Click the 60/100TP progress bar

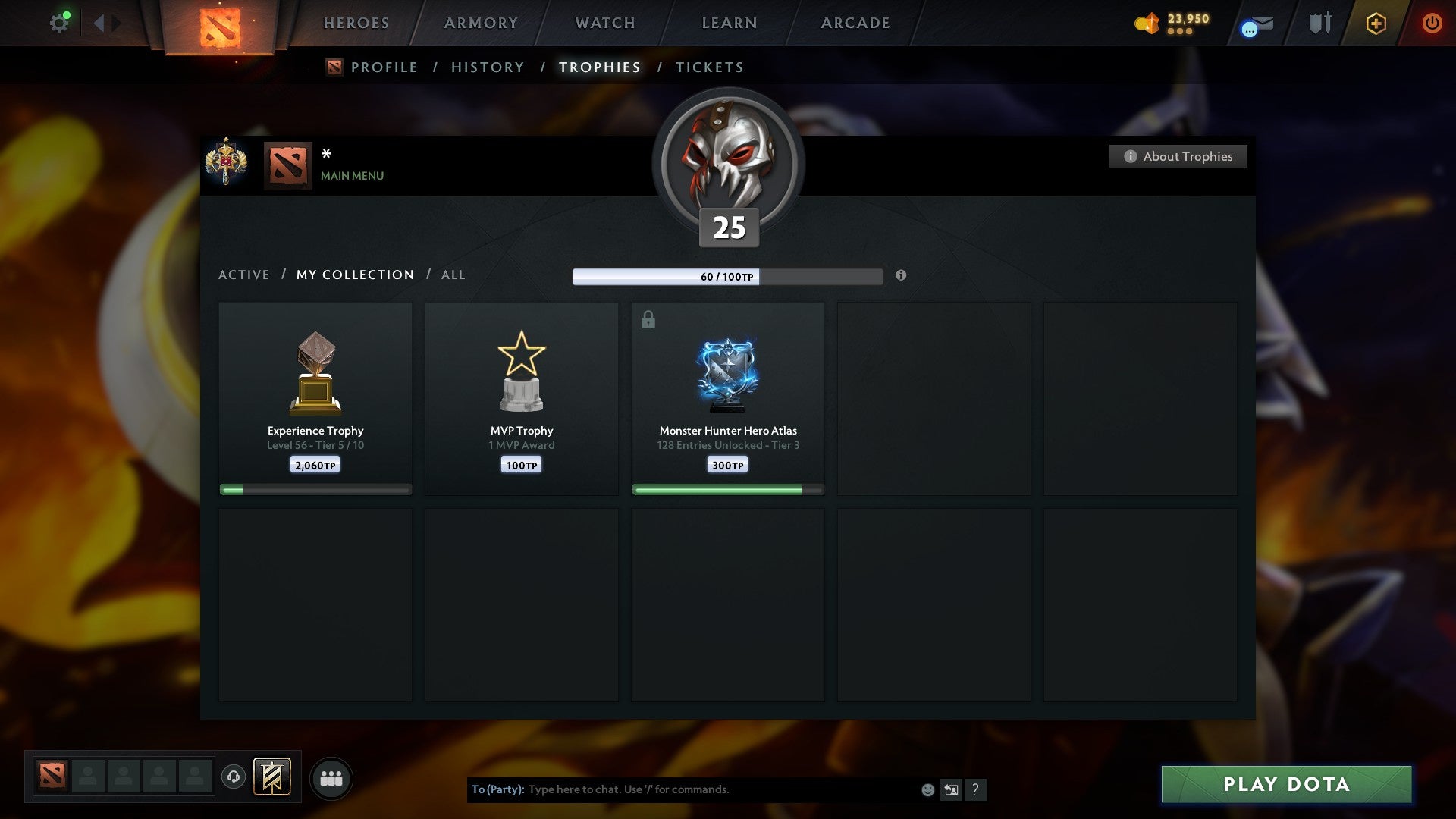726,277
